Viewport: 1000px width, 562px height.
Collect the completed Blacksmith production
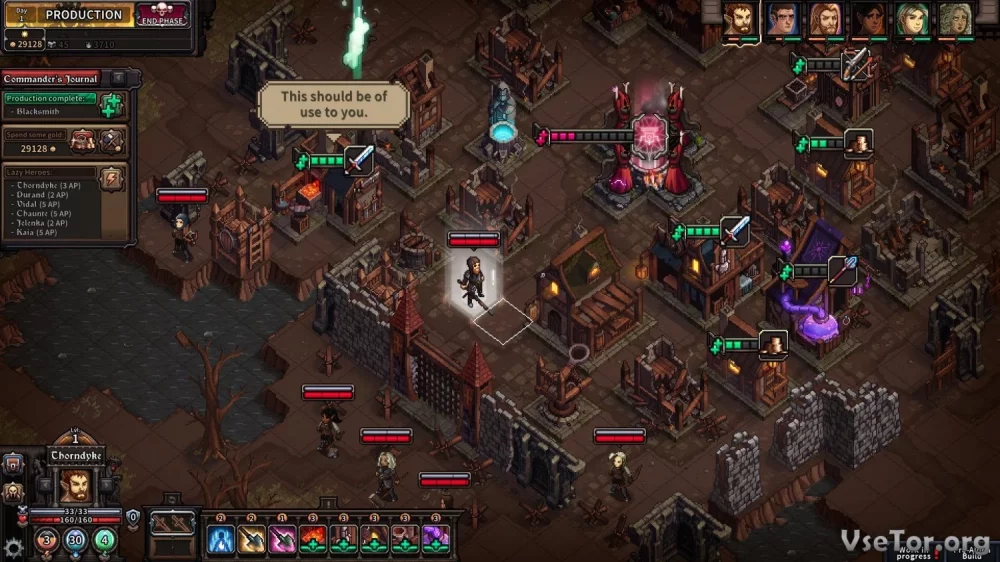[110, 105]
